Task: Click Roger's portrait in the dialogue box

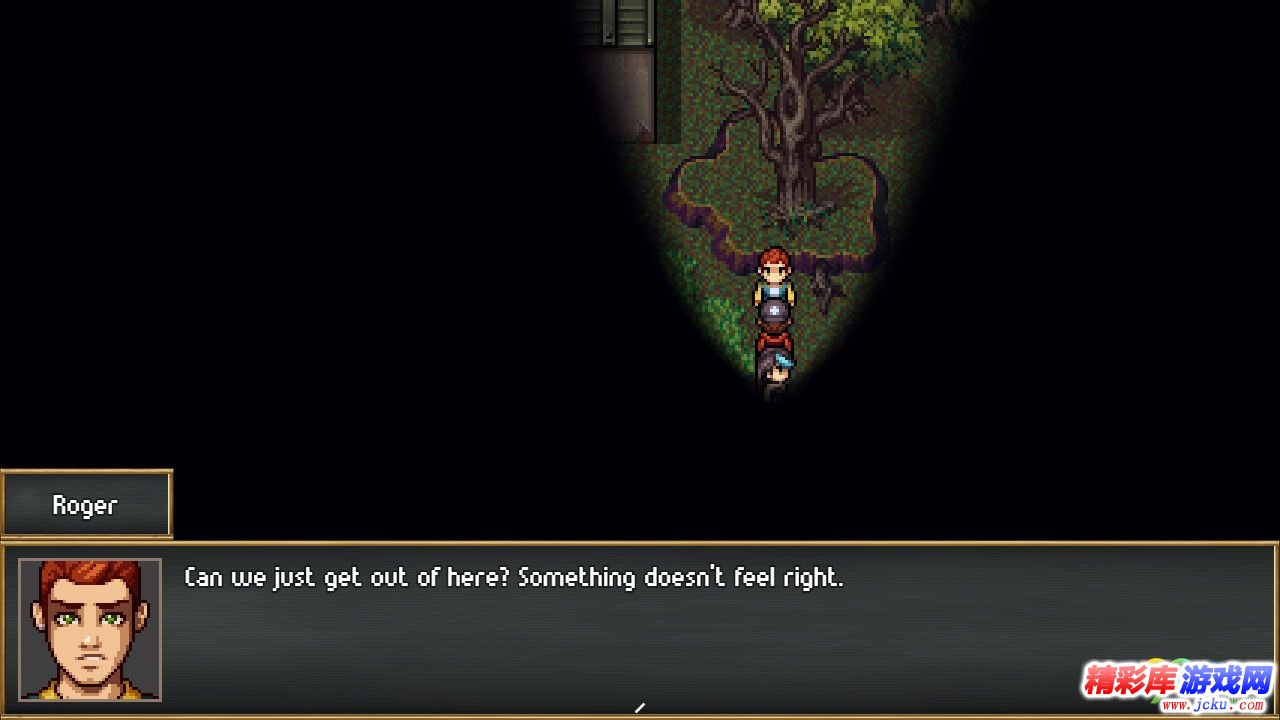Action: 90,629
